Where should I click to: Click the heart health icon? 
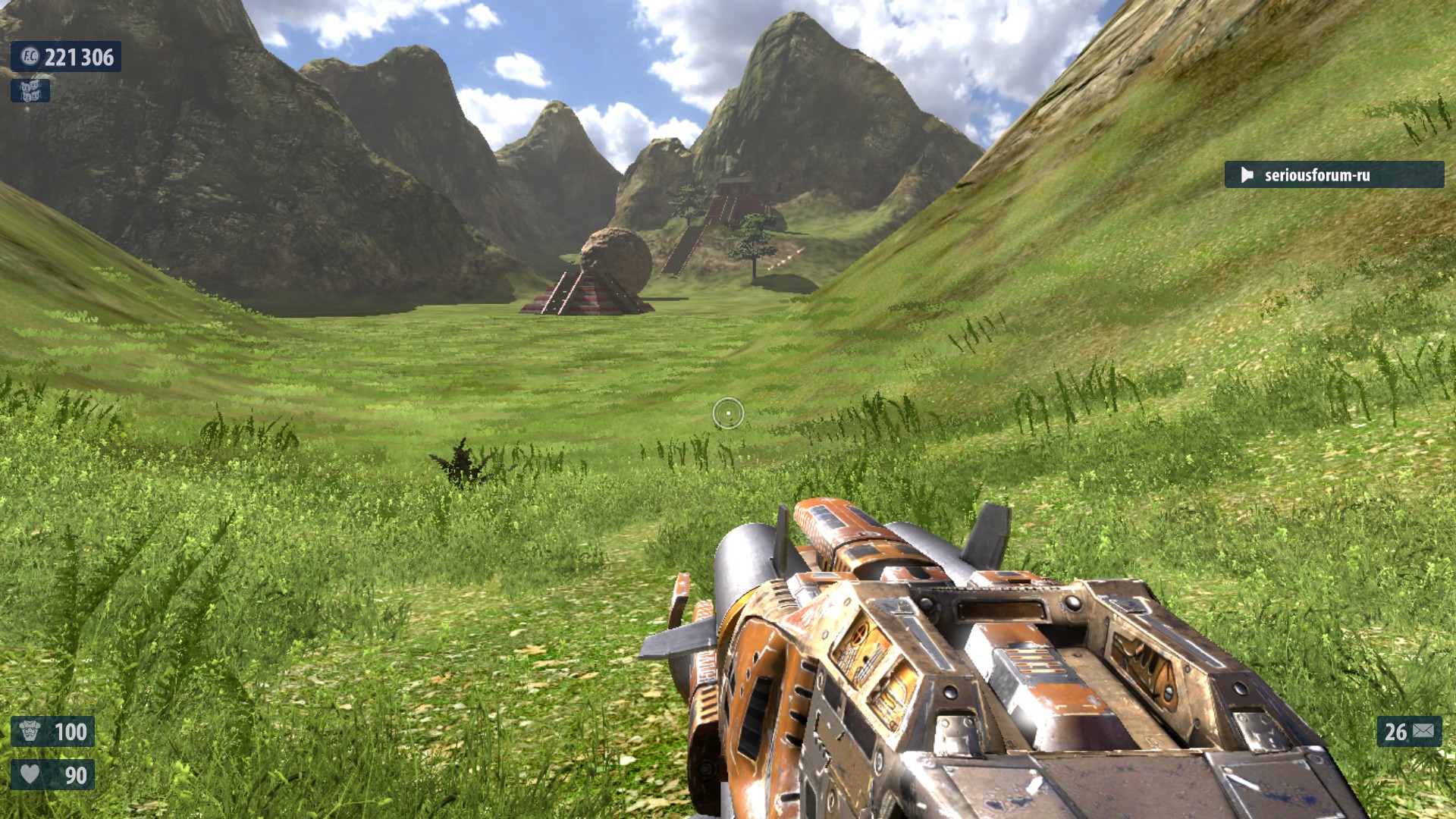pos(30,774)
